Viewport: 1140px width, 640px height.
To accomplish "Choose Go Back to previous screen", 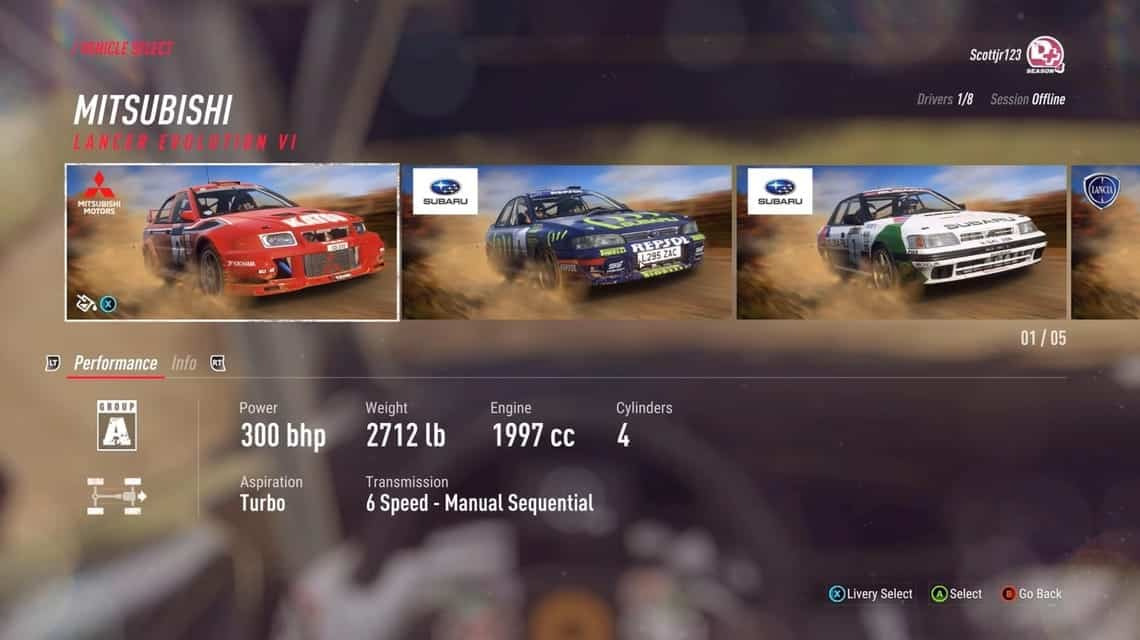I will point(1032,594).
